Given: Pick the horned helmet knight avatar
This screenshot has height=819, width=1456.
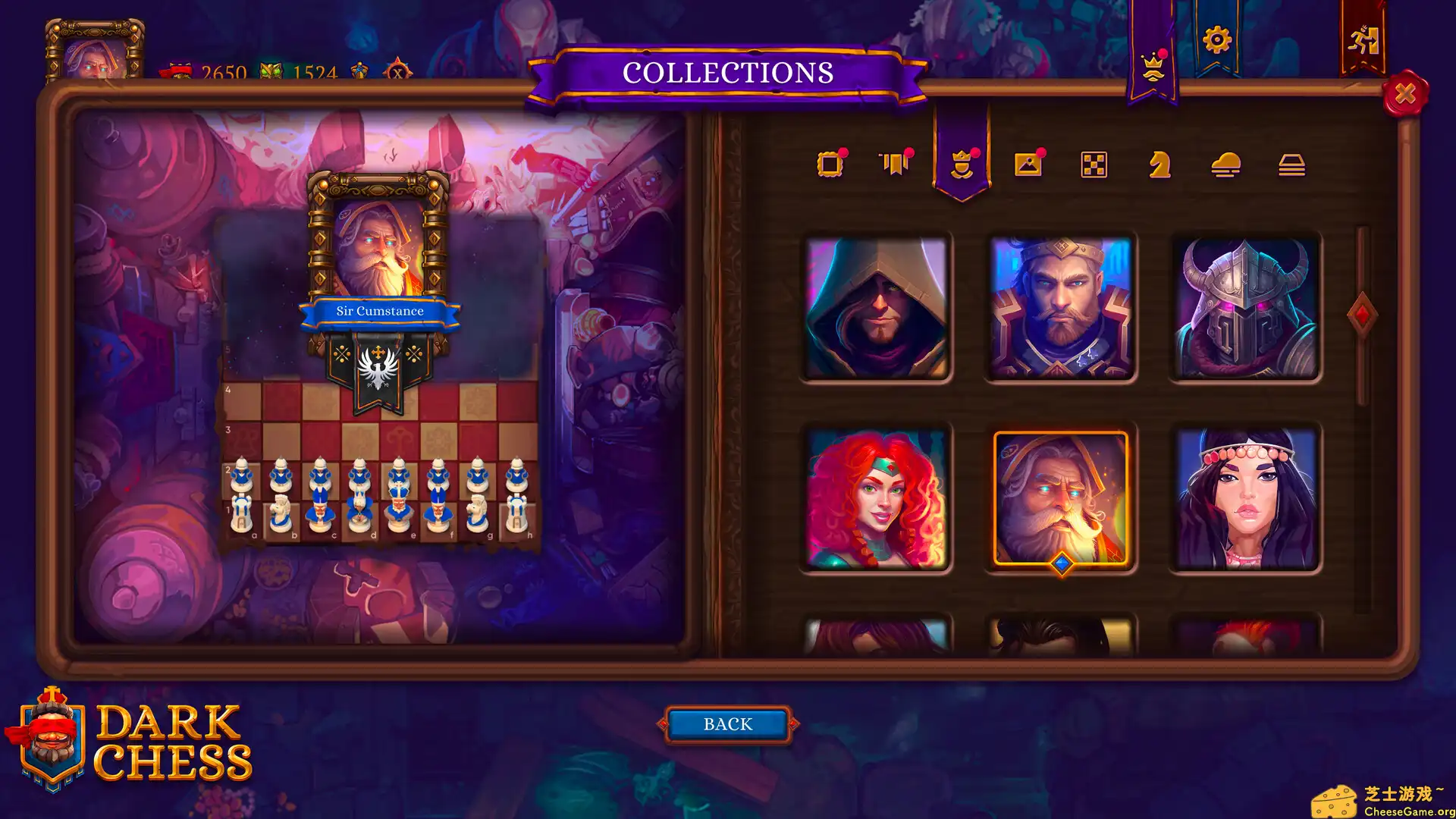Looking at the screenshot, I should (1245, 307).
